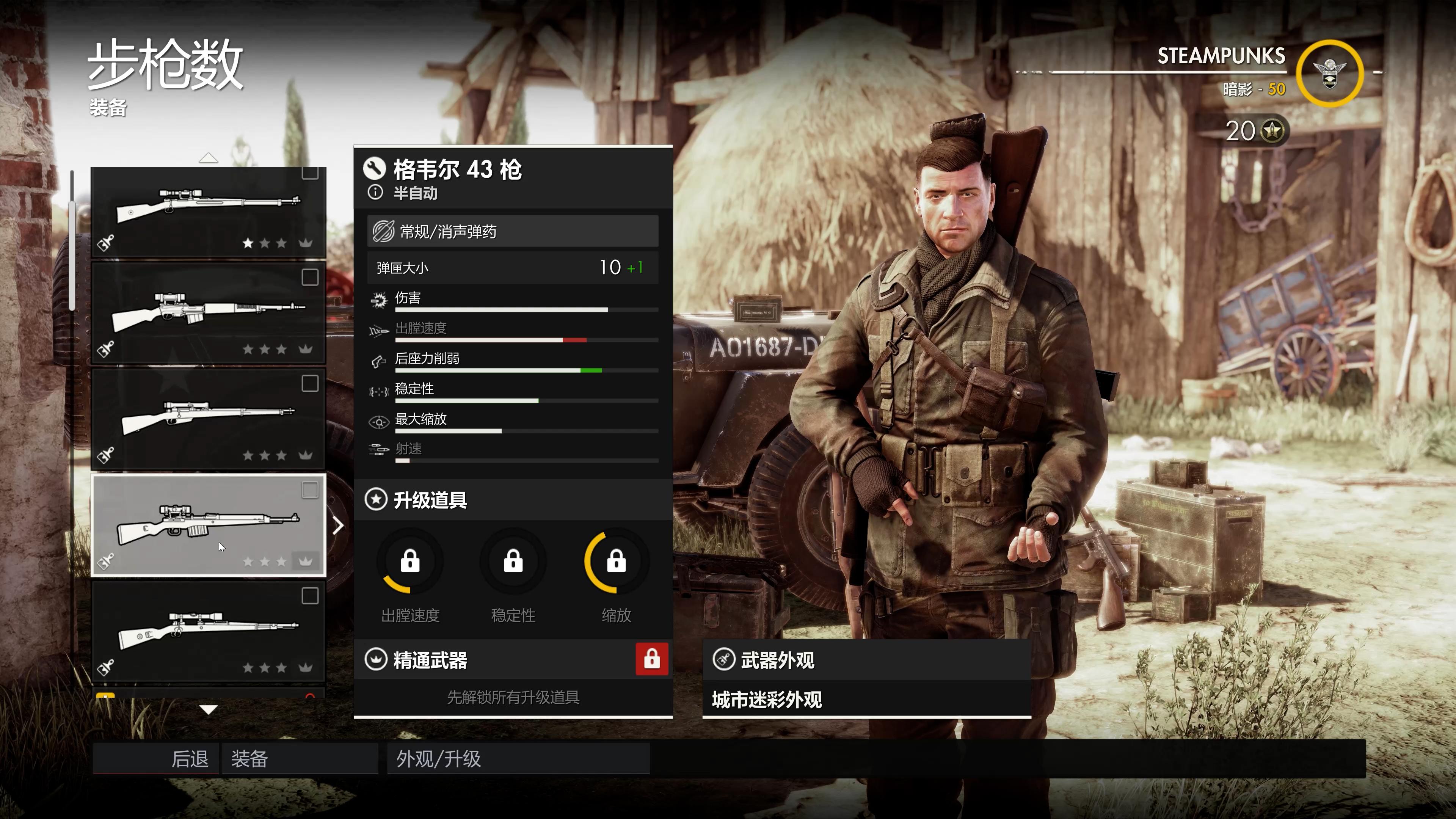The width and height of the screenshot is (1456, 819).
Task: Select the 常规/消声弹药 ammo row
Action: pyautogui.click(x=513, y=231)
